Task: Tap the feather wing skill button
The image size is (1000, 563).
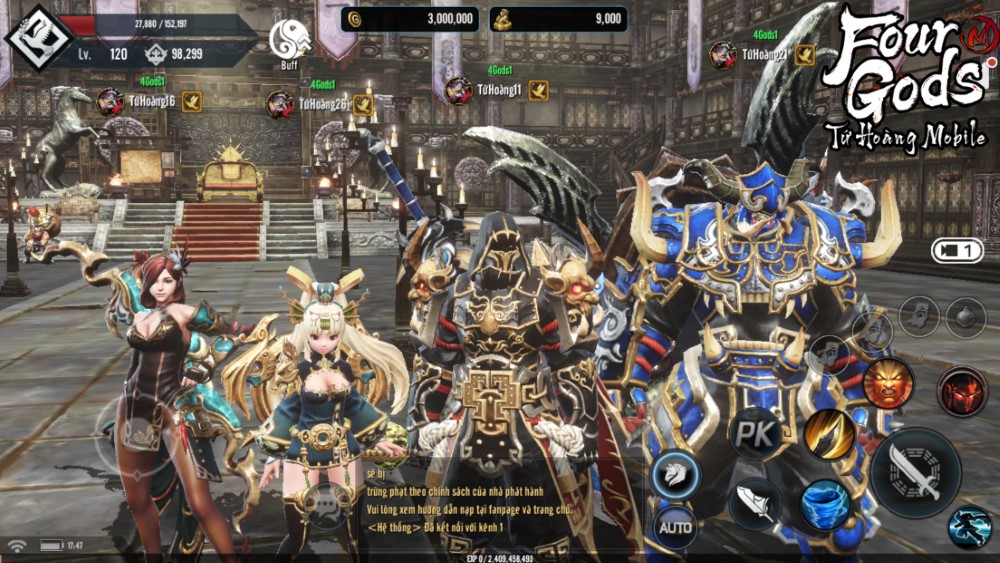Action: tap(755, 502)
